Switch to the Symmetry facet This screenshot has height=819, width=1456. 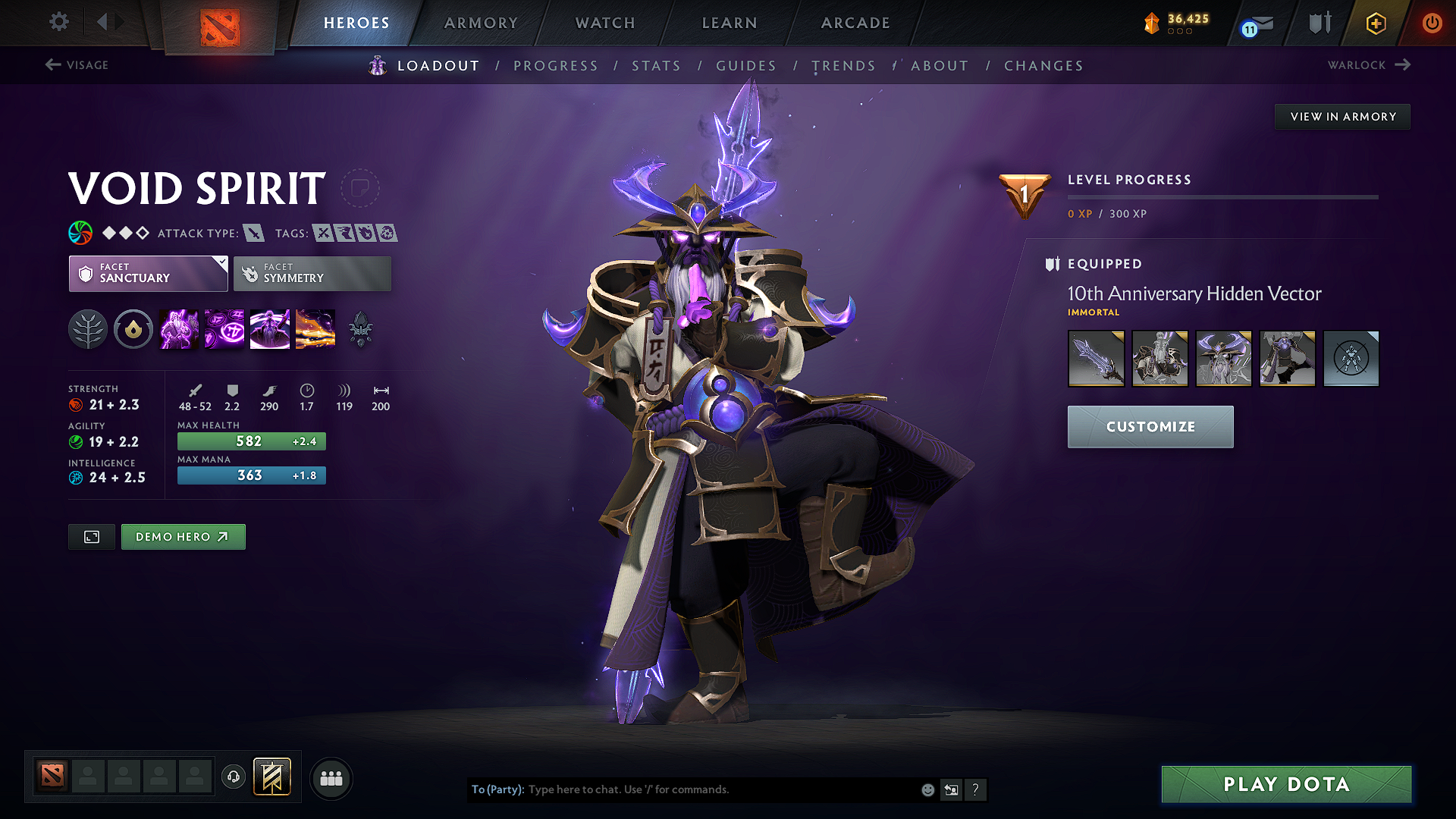coord(312,273)
